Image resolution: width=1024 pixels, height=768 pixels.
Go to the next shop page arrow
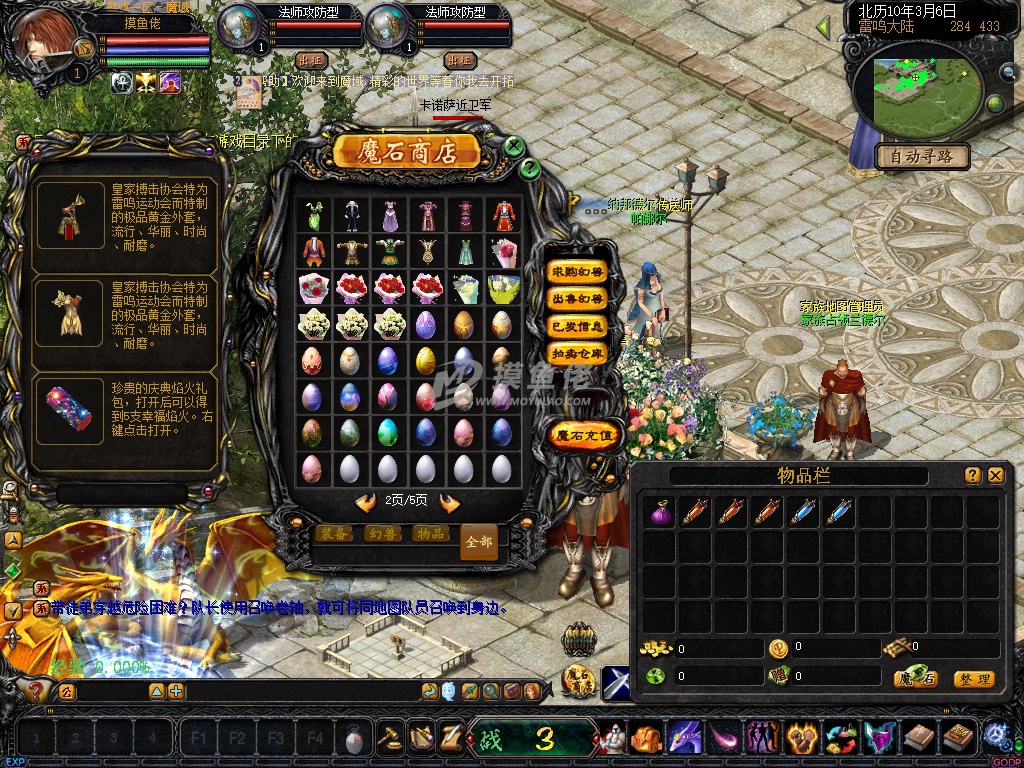[450, 503]
